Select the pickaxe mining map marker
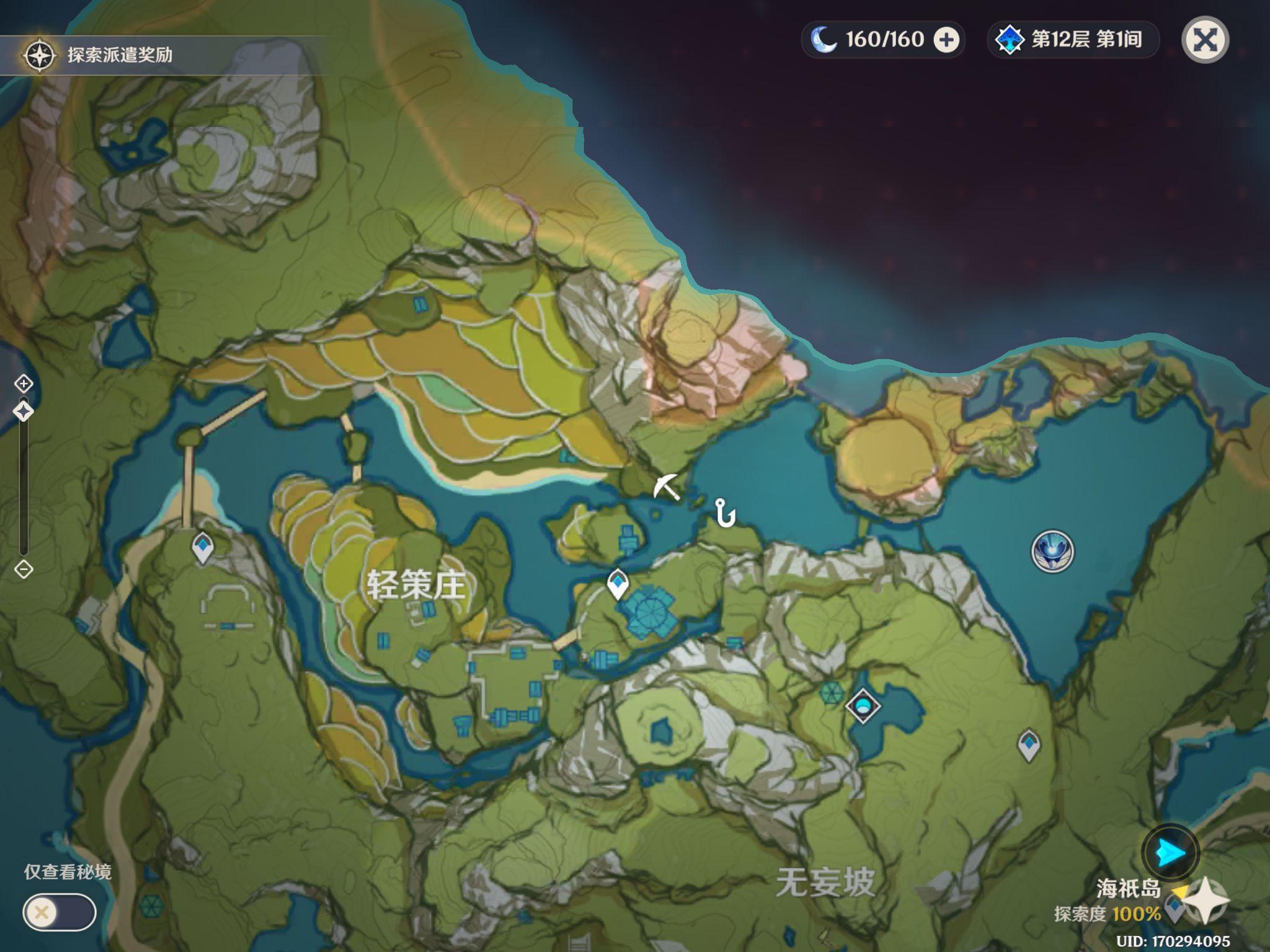Screen dimensions: 1270x952 tap(668, 487)
